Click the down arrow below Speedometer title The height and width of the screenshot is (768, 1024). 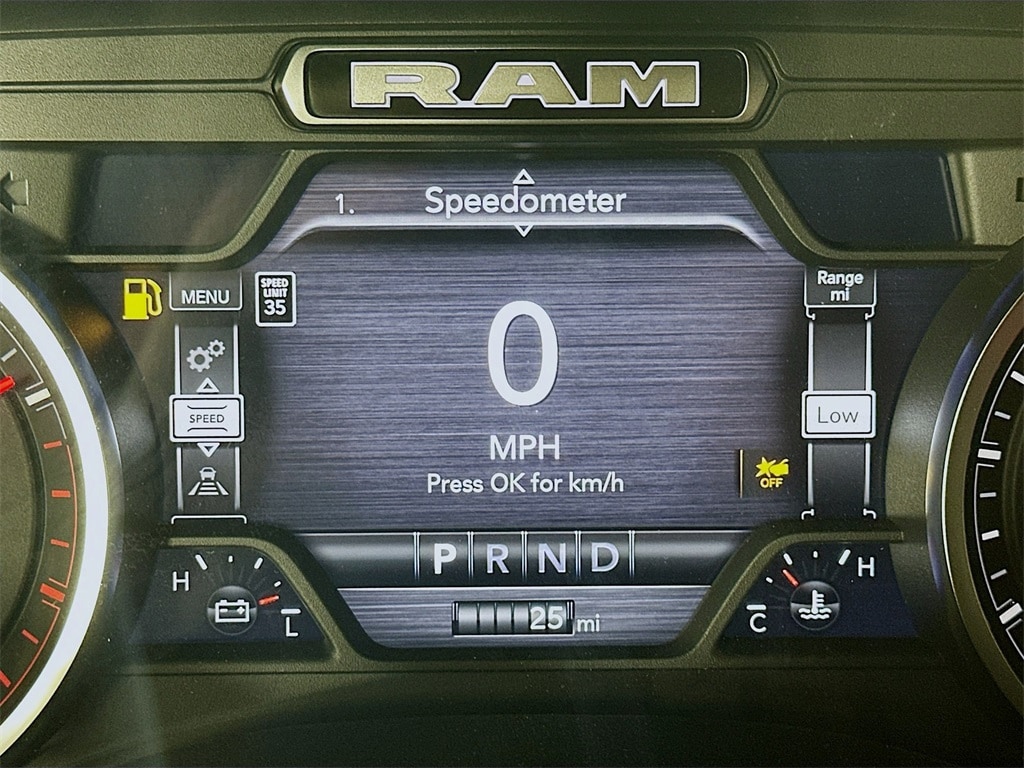(524, 231)
